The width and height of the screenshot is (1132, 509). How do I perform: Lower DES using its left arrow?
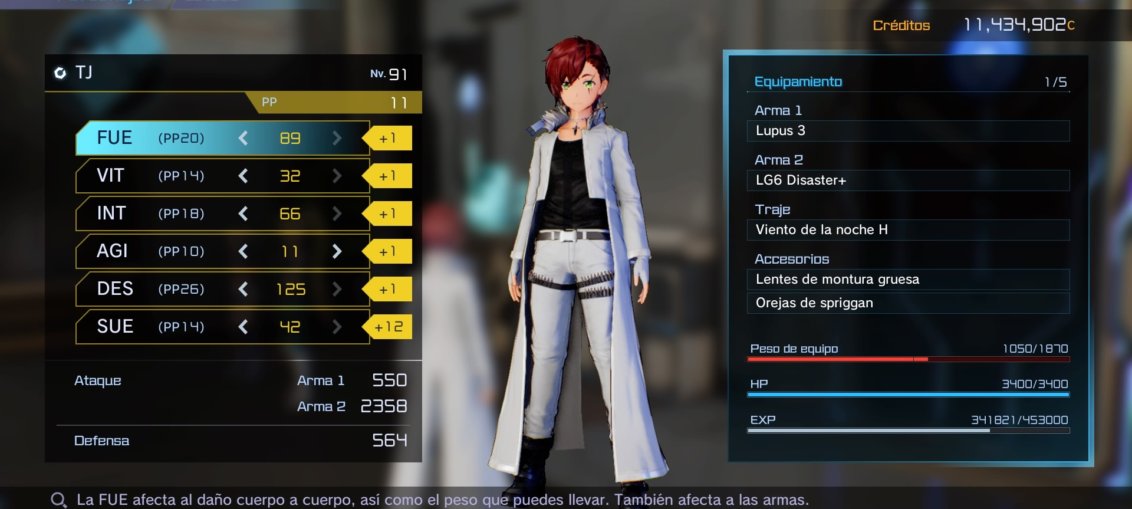pos(243,289)
